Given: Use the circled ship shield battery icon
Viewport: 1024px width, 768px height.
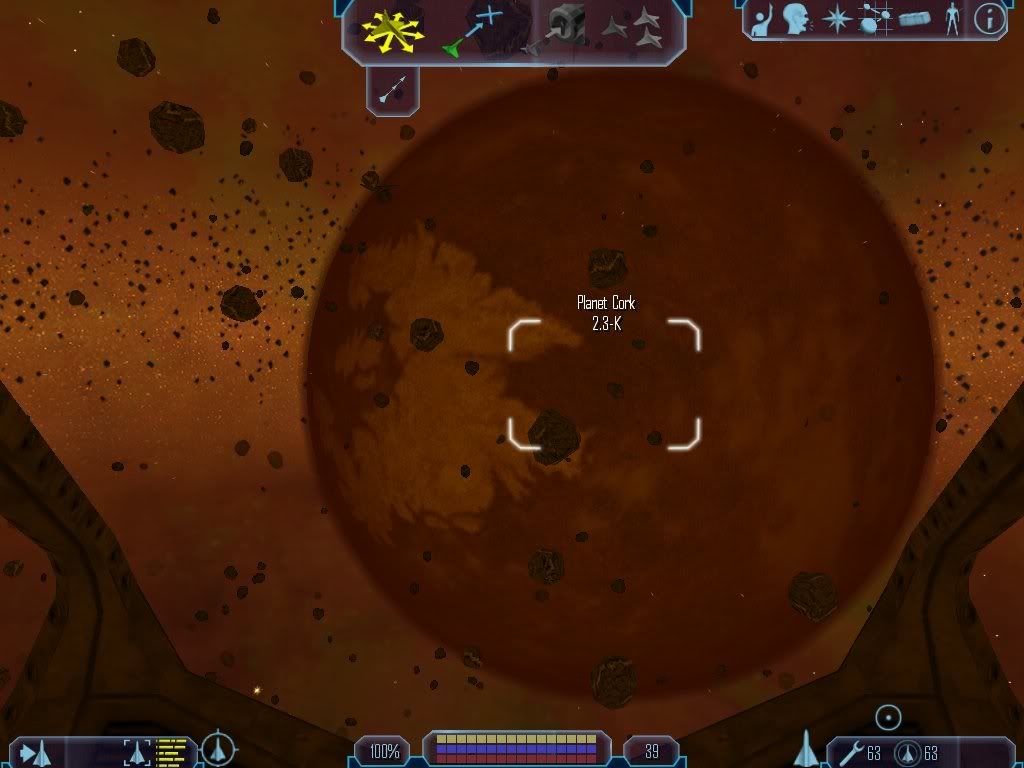Looking at the screenshot, I should pyautogui.click(x=908, y=751).
